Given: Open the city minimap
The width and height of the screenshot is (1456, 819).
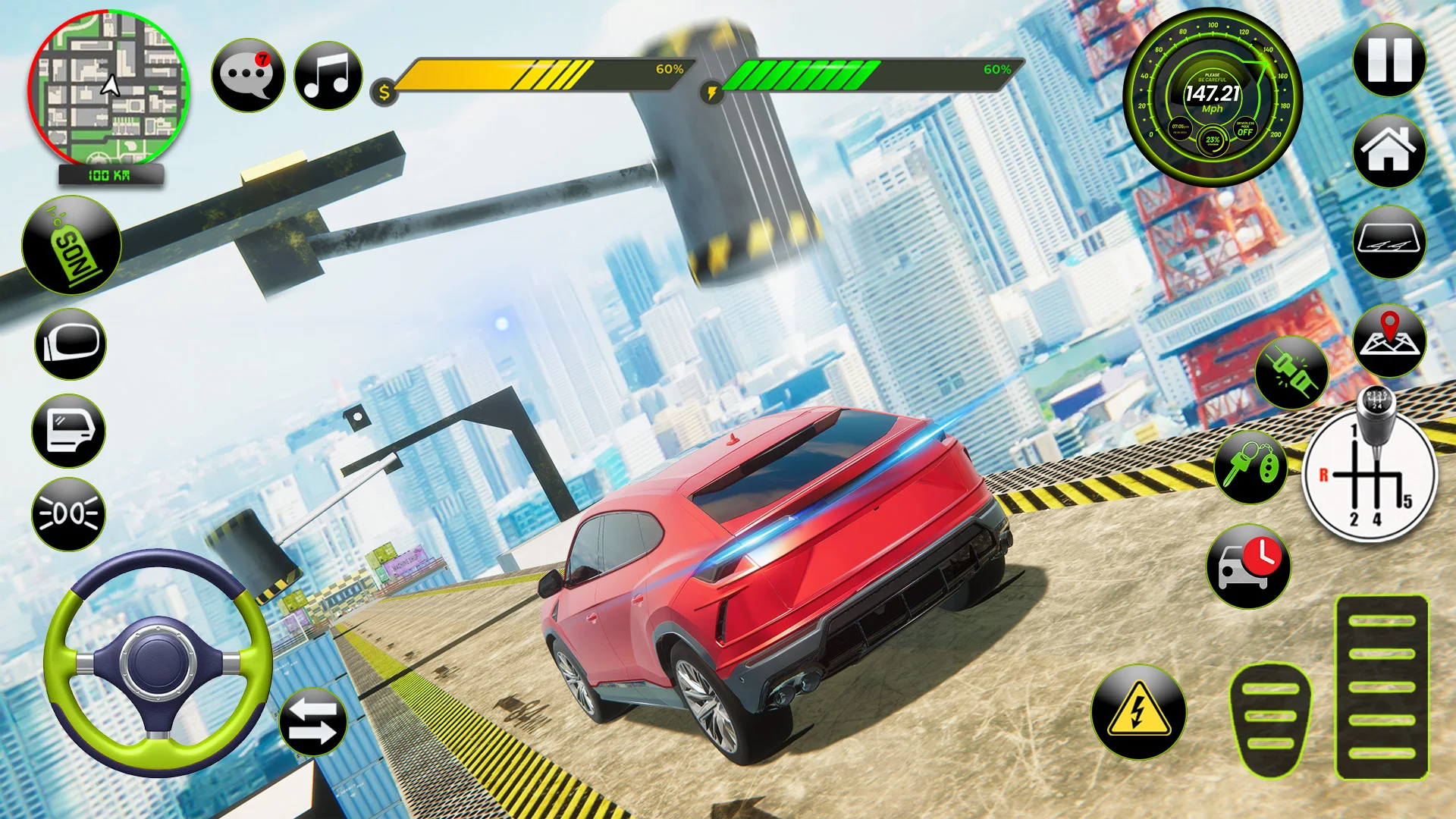Looking at the screenshot, I should tap(108, 89).
